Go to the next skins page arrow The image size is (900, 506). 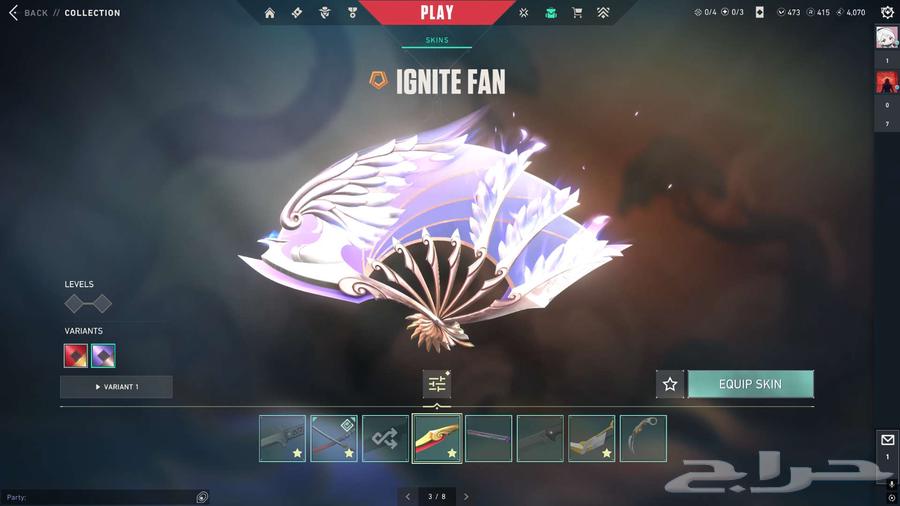(466, 496)
